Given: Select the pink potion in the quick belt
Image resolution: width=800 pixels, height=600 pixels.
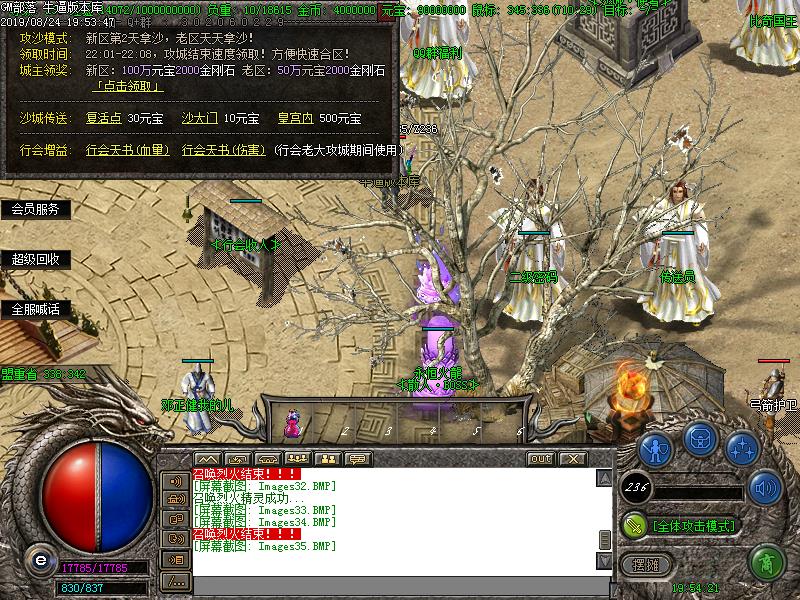Looking at the screenshot, I should pyautogui.click(x=293, y=422).
